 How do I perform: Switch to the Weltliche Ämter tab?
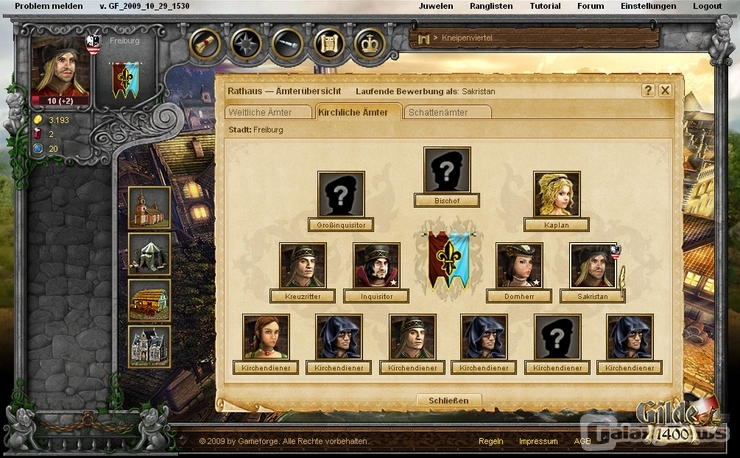[x=265, y=112]
